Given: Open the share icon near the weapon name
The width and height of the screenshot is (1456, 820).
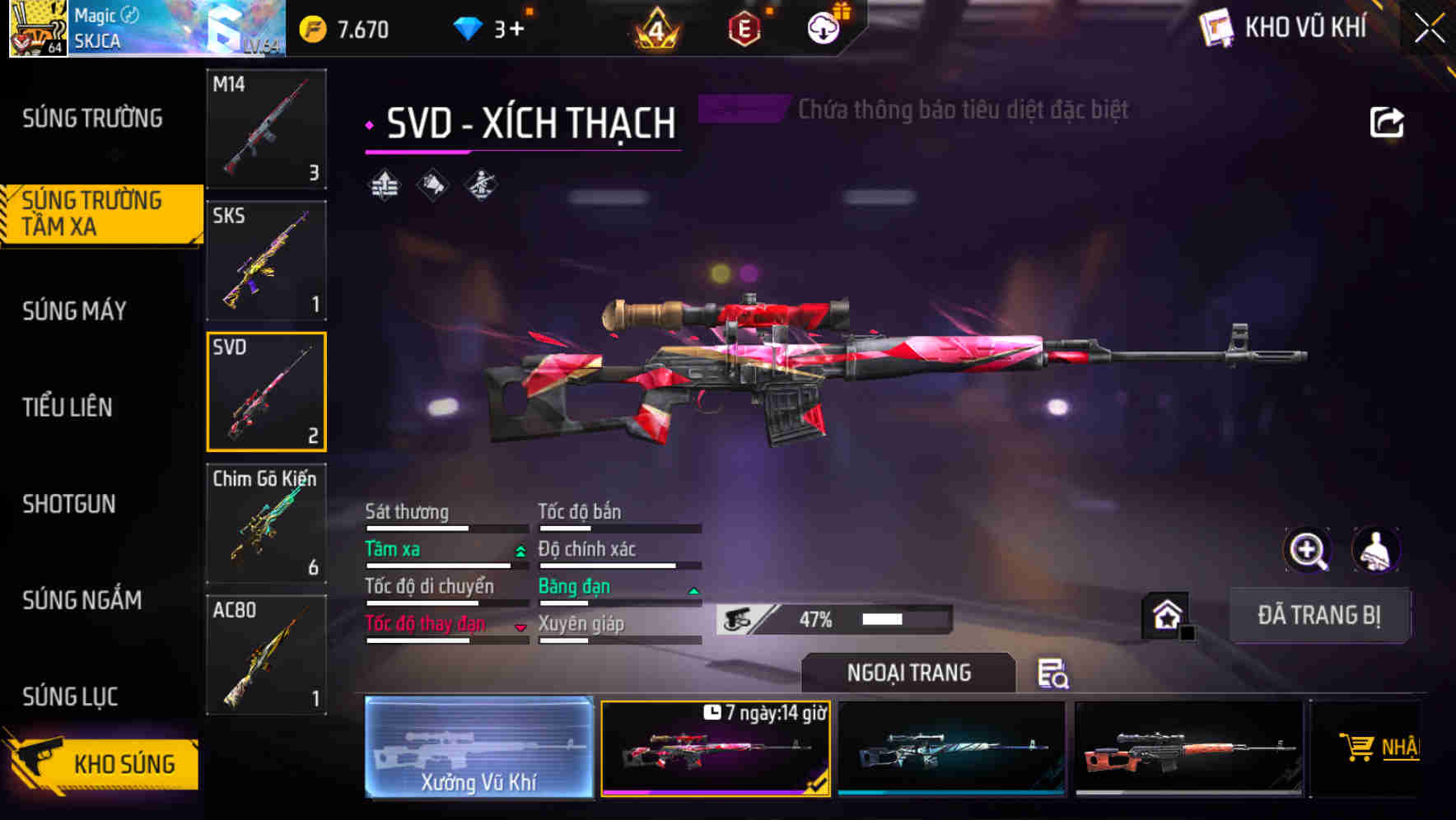Looking at the screenshot, I should pyautogui.click(x=1388, y=121).
